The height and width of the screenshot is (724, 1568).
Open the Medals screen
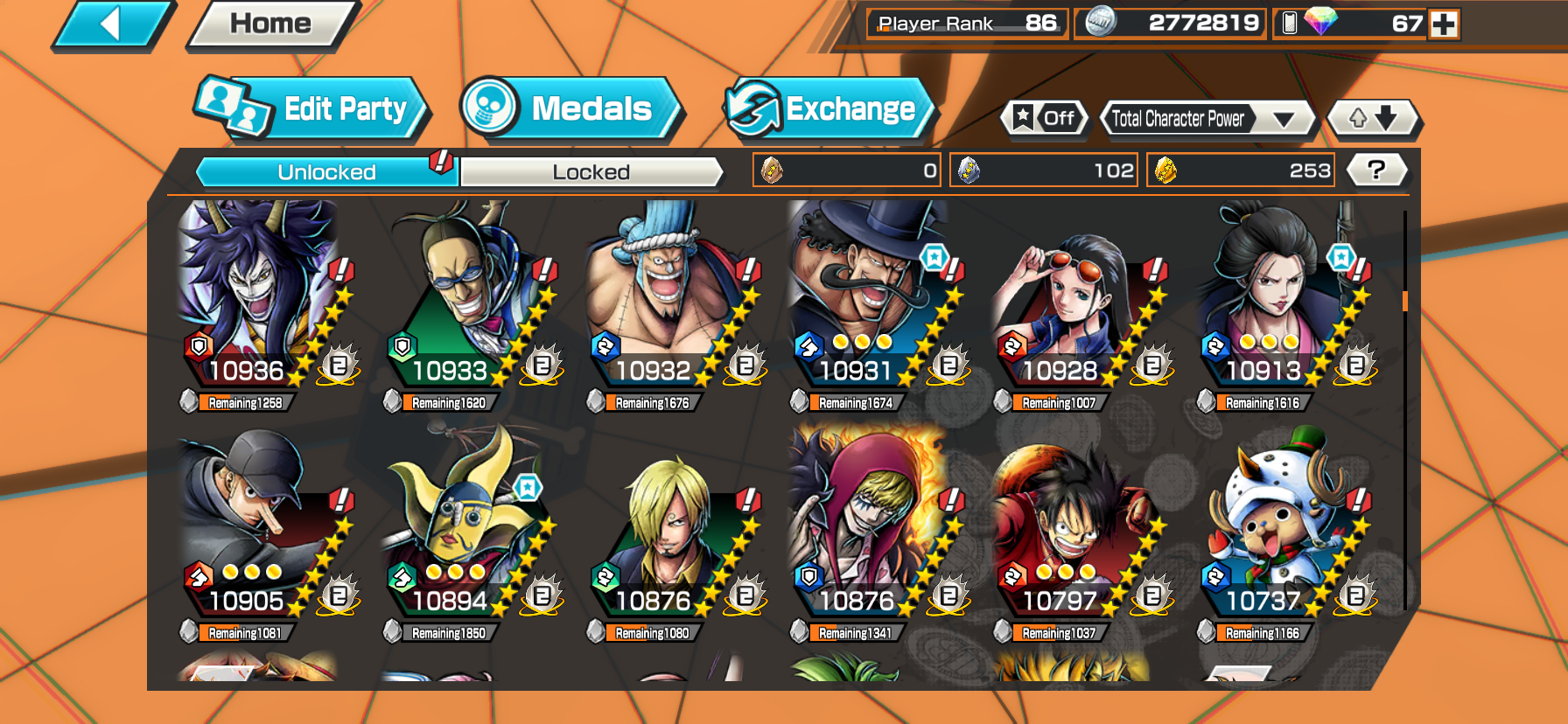[x=570, y=108]
